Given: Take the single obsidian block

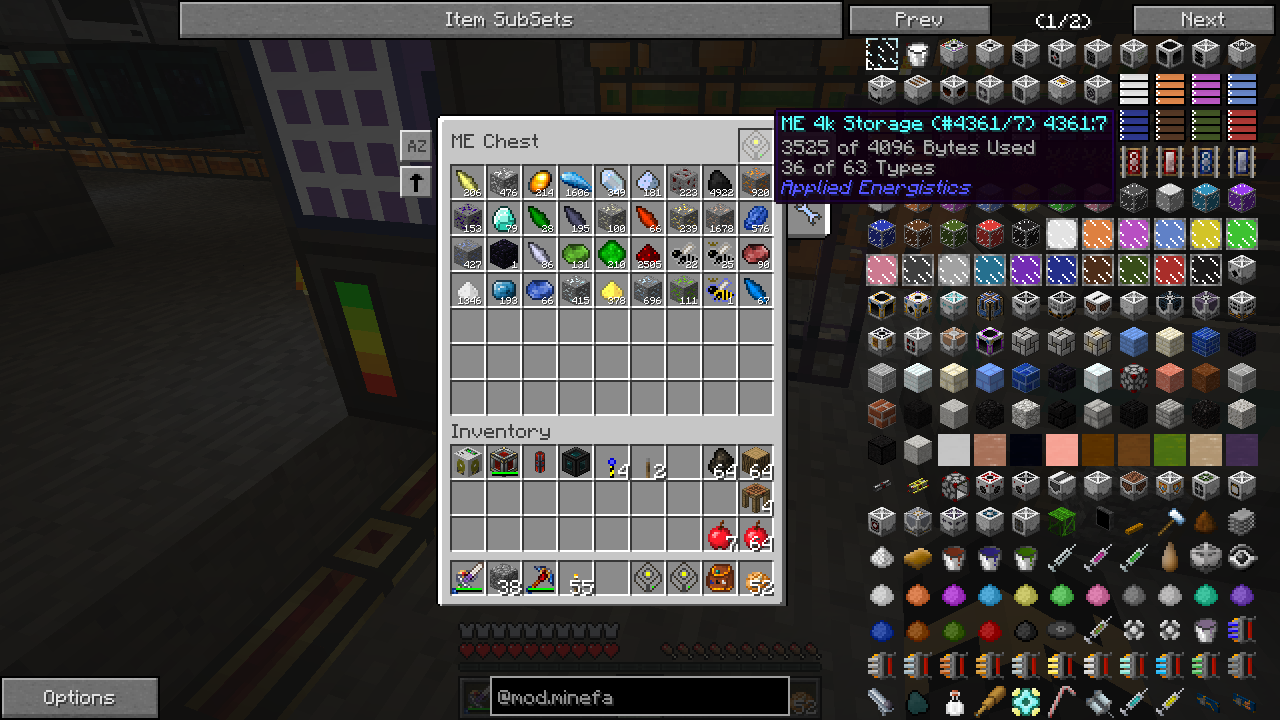Looking at the screenshot, I should 504,255.
